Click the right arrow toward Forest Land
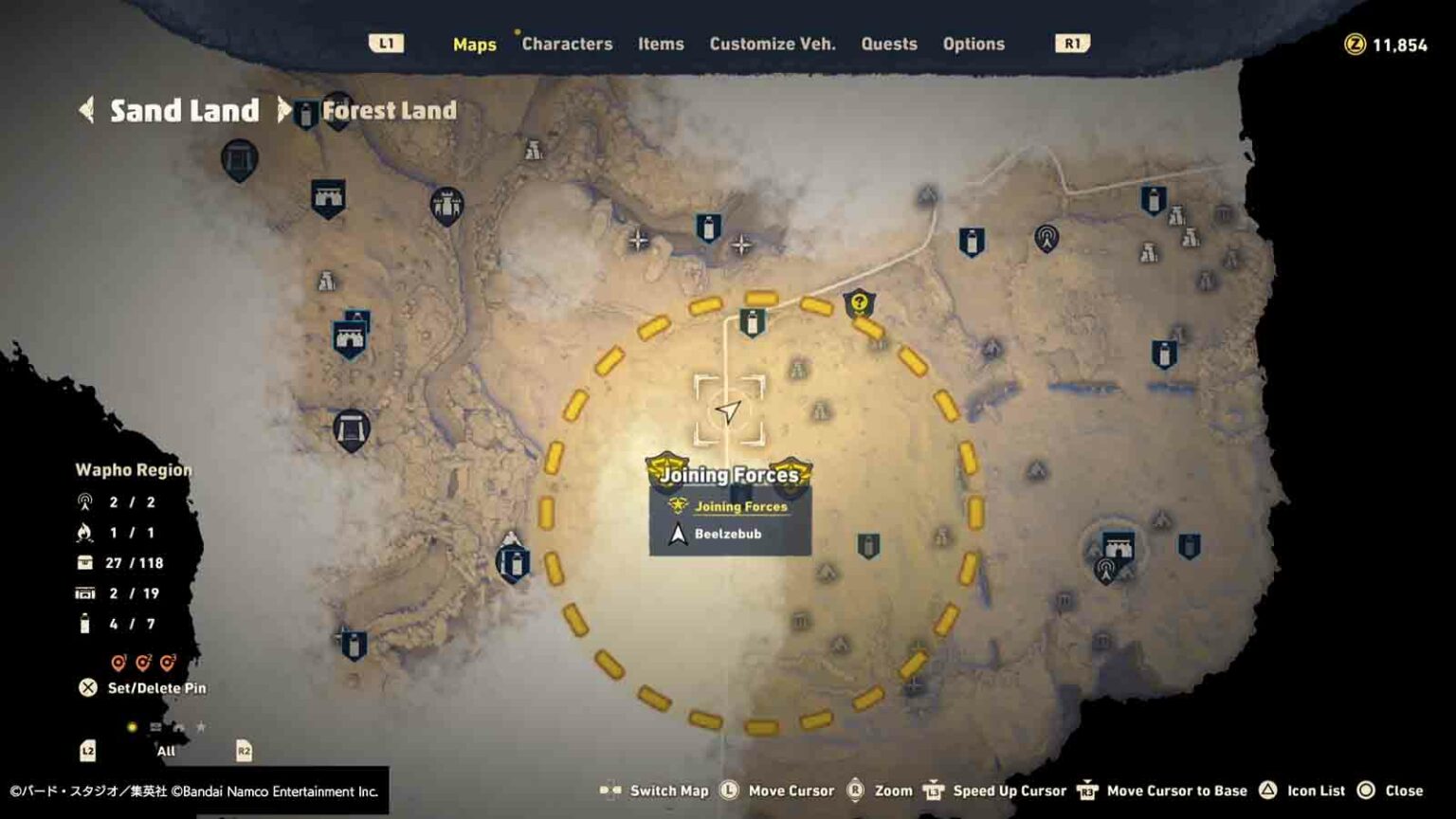1456x819 pixels. (284, 110)
